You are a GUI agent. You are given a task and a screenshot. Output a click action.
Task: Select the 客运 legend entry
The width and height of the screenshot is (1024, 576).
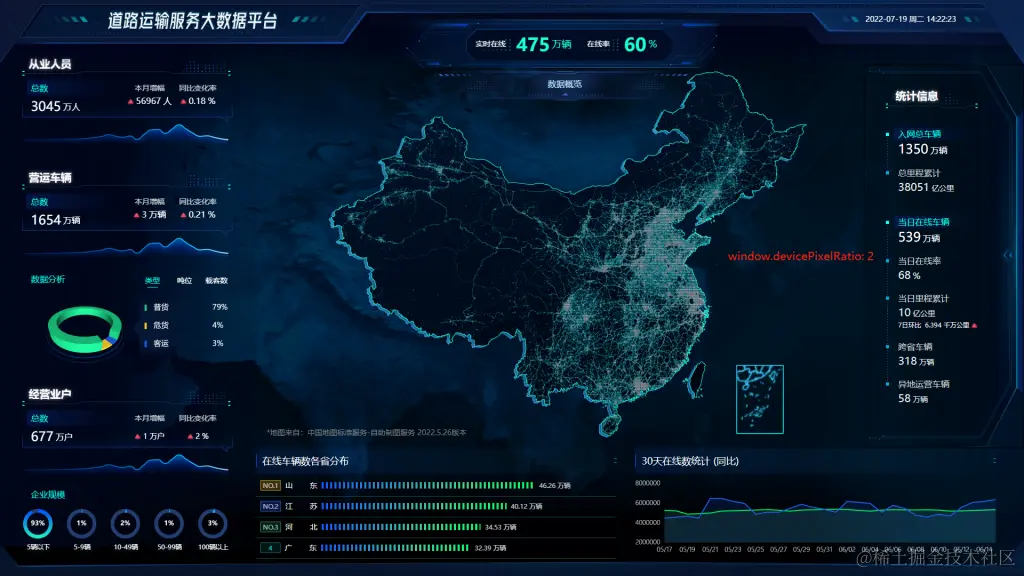(160, 343)
